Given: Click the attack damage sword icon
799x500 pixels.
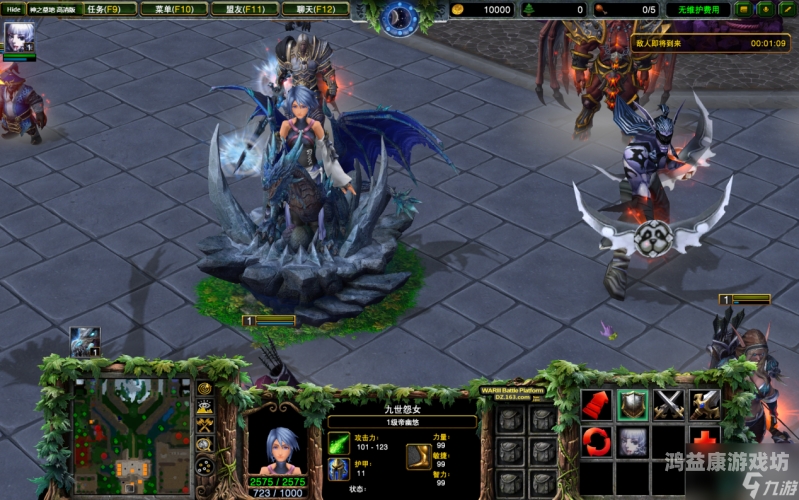Looking at the screenshot, I should pyautogui.click(x=339, y=442).
